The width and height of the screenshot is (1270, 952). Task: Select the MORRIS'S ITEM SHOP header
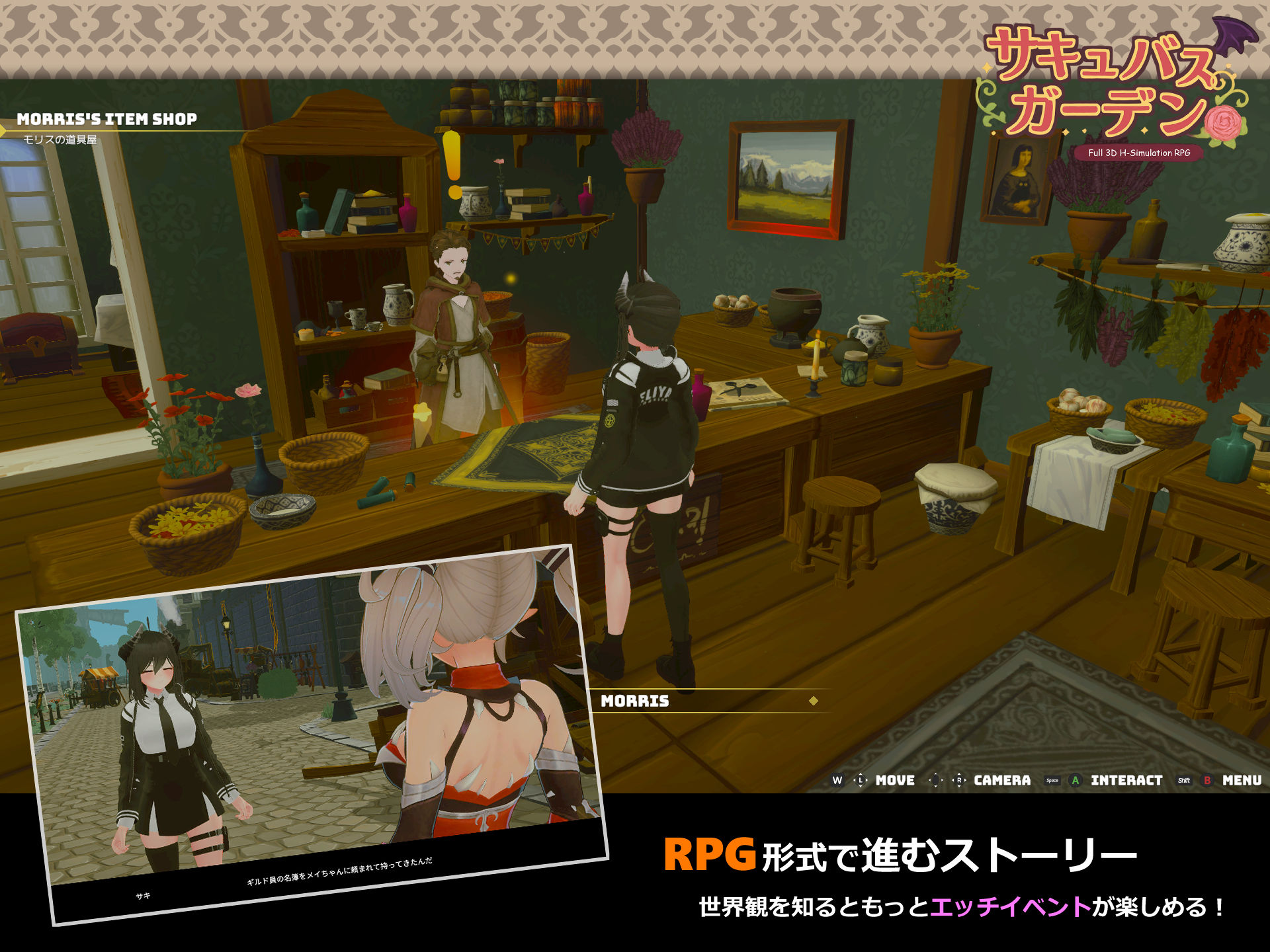(108, 119)
